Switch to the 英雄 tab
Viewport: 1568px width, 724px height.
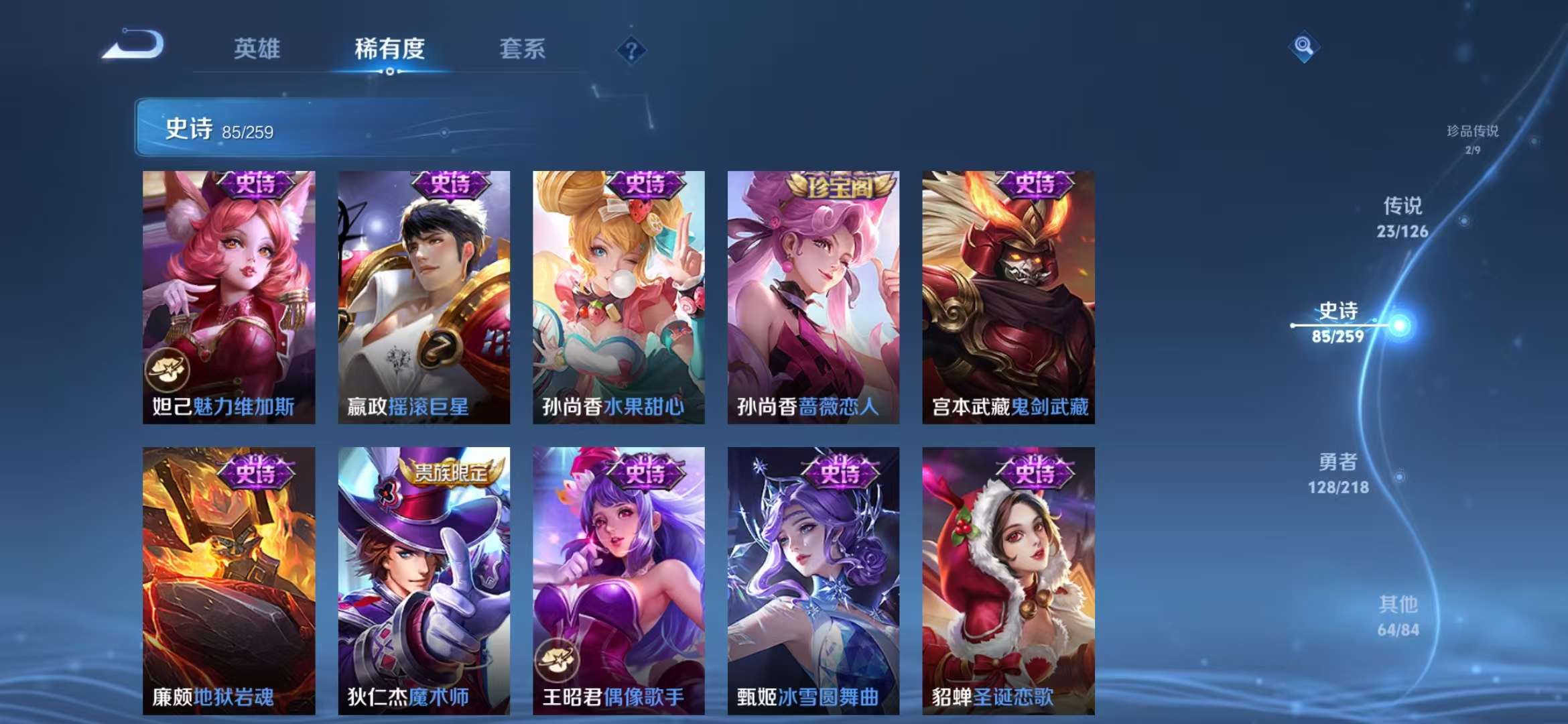click(257, 50)
